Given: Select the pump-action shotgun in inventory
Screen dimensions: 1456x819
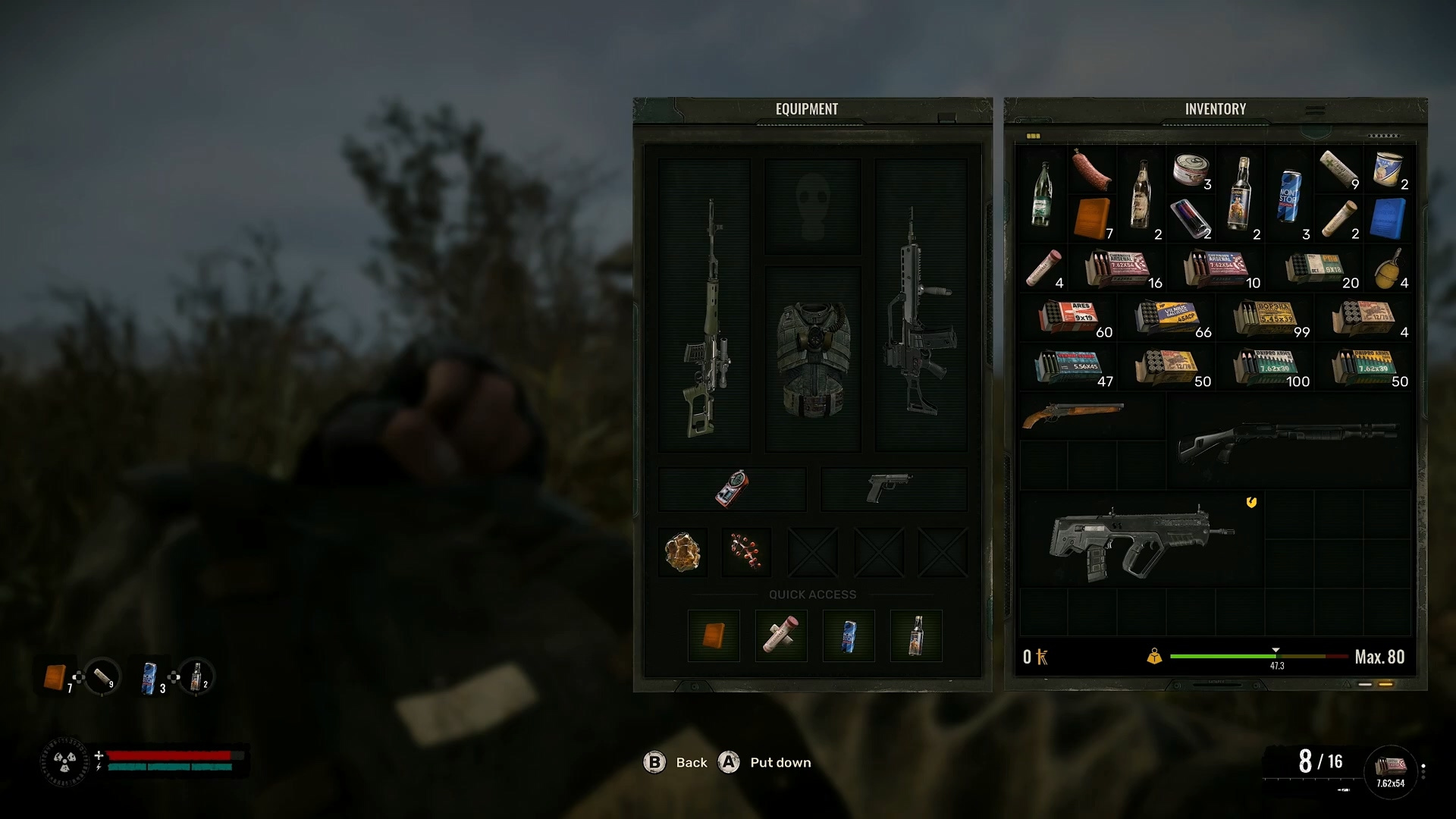Looking at the screenshot, I should click(1289, 440).
